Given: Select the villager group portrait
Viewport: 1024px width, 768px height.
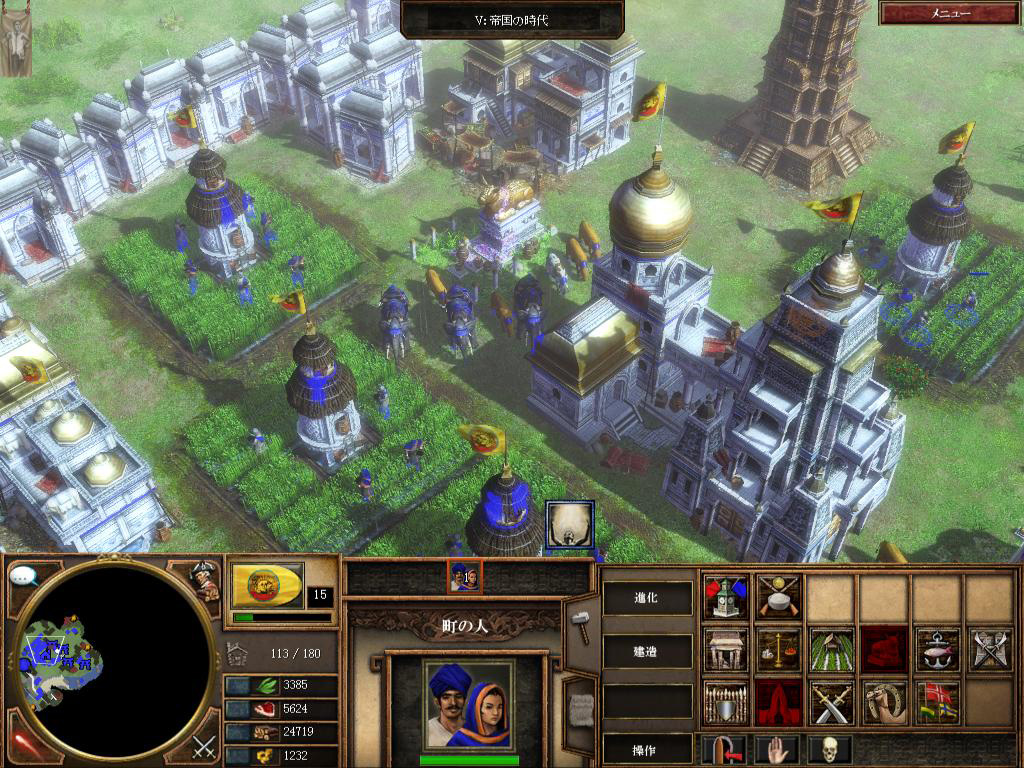Looking at the screenshot, I should pos(464,576).
